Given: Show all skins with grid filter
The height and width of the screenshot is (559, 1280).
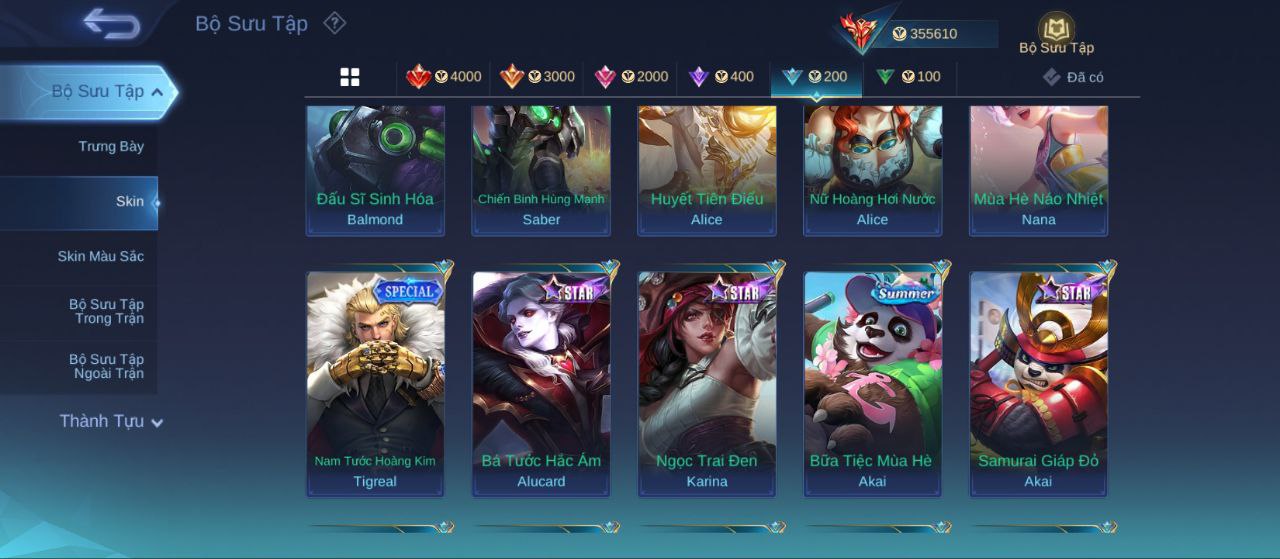Looking at the screenshot, I should pos(350,77).
